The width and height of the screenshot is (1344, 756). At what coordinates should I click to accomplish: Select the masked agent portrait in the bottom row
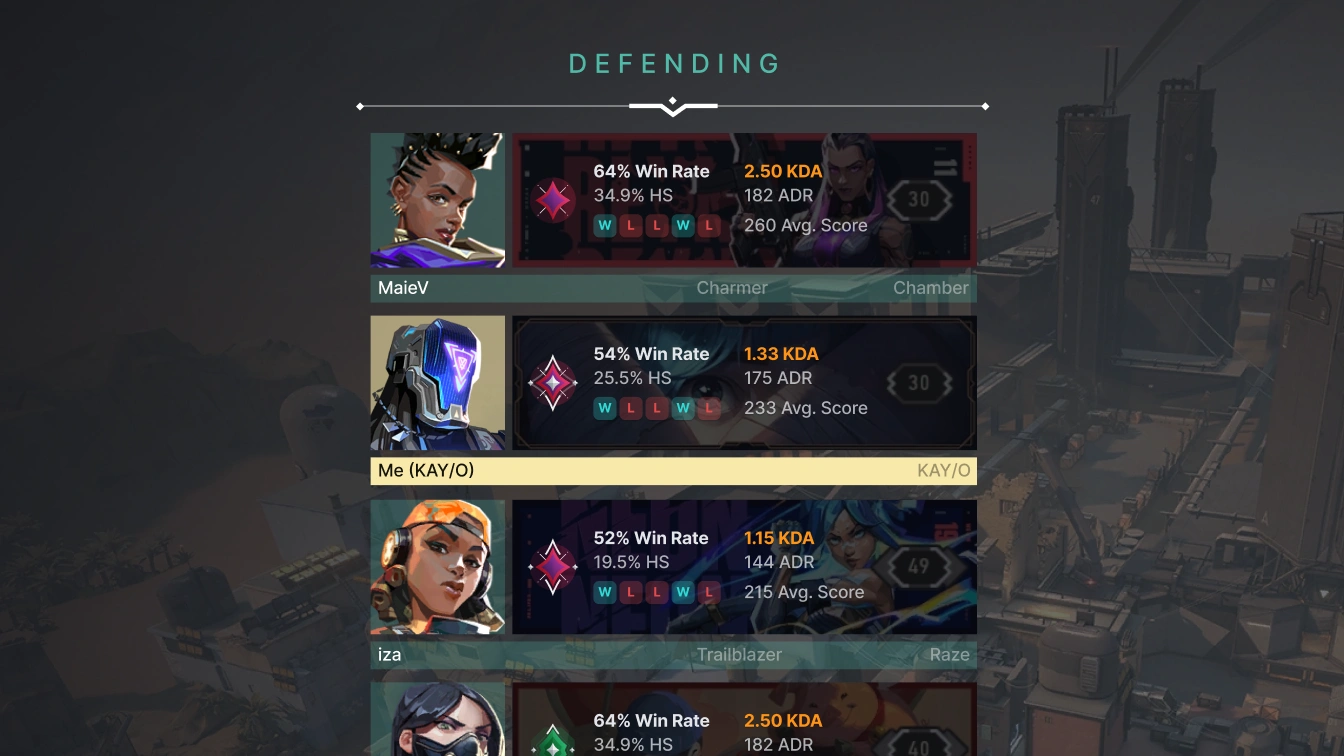point(438,722)
